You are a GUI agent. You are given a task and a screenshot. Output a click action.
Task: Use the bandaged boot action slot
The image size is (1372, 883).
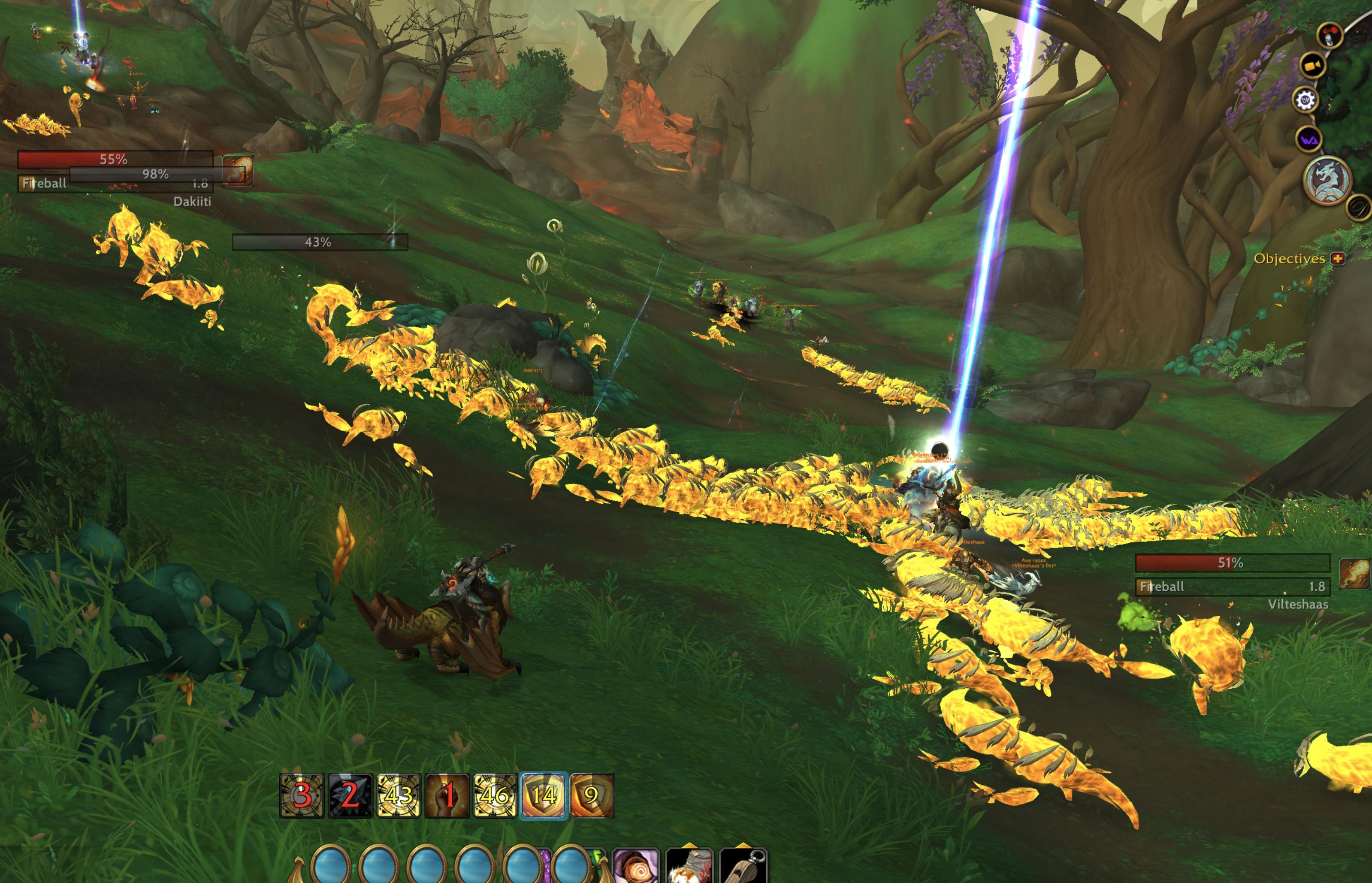[689, 867]
